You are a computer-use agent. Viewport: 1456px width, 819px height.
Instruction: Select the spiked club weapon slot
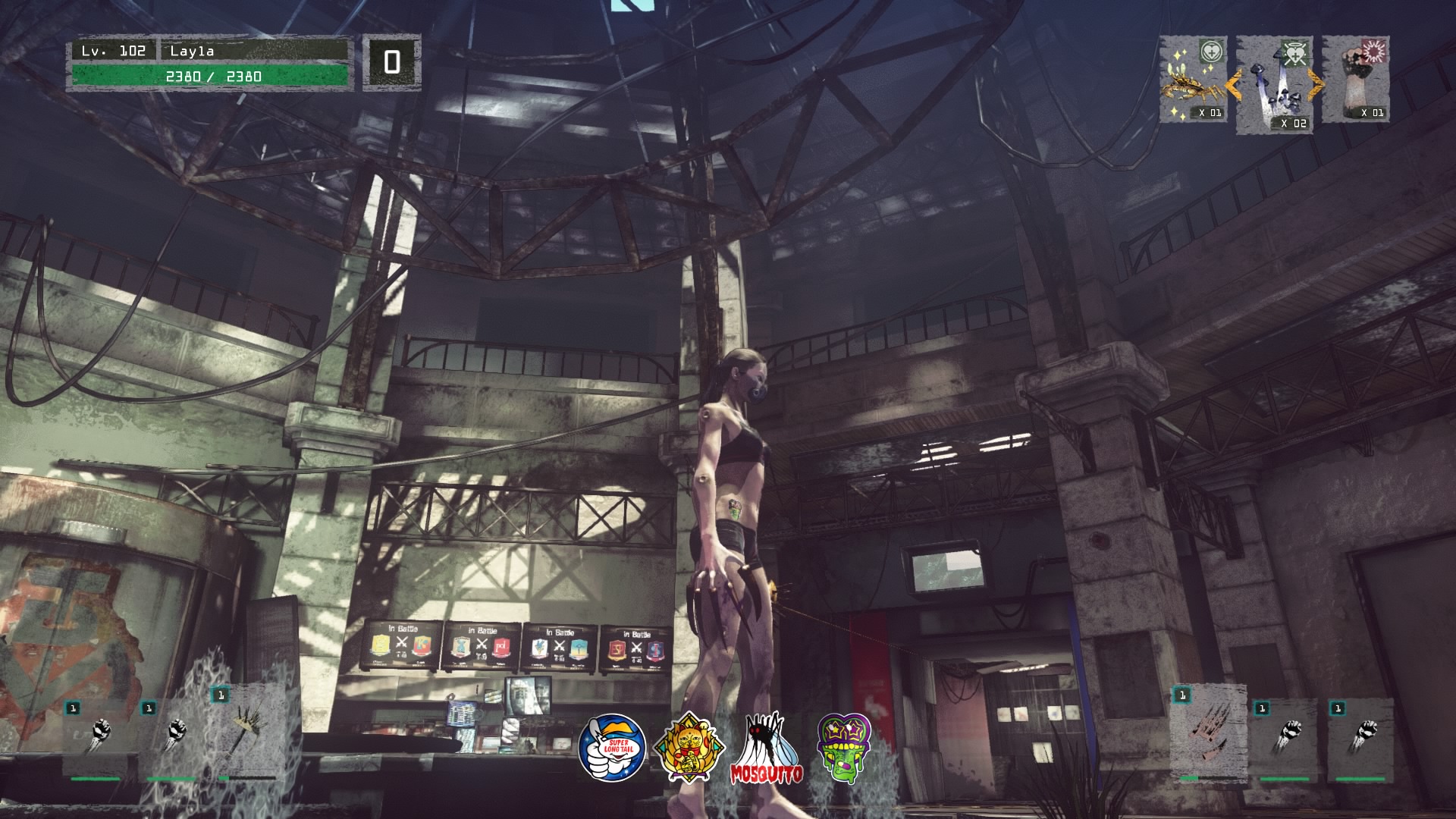pyautogui.click(x=246, y=732)
